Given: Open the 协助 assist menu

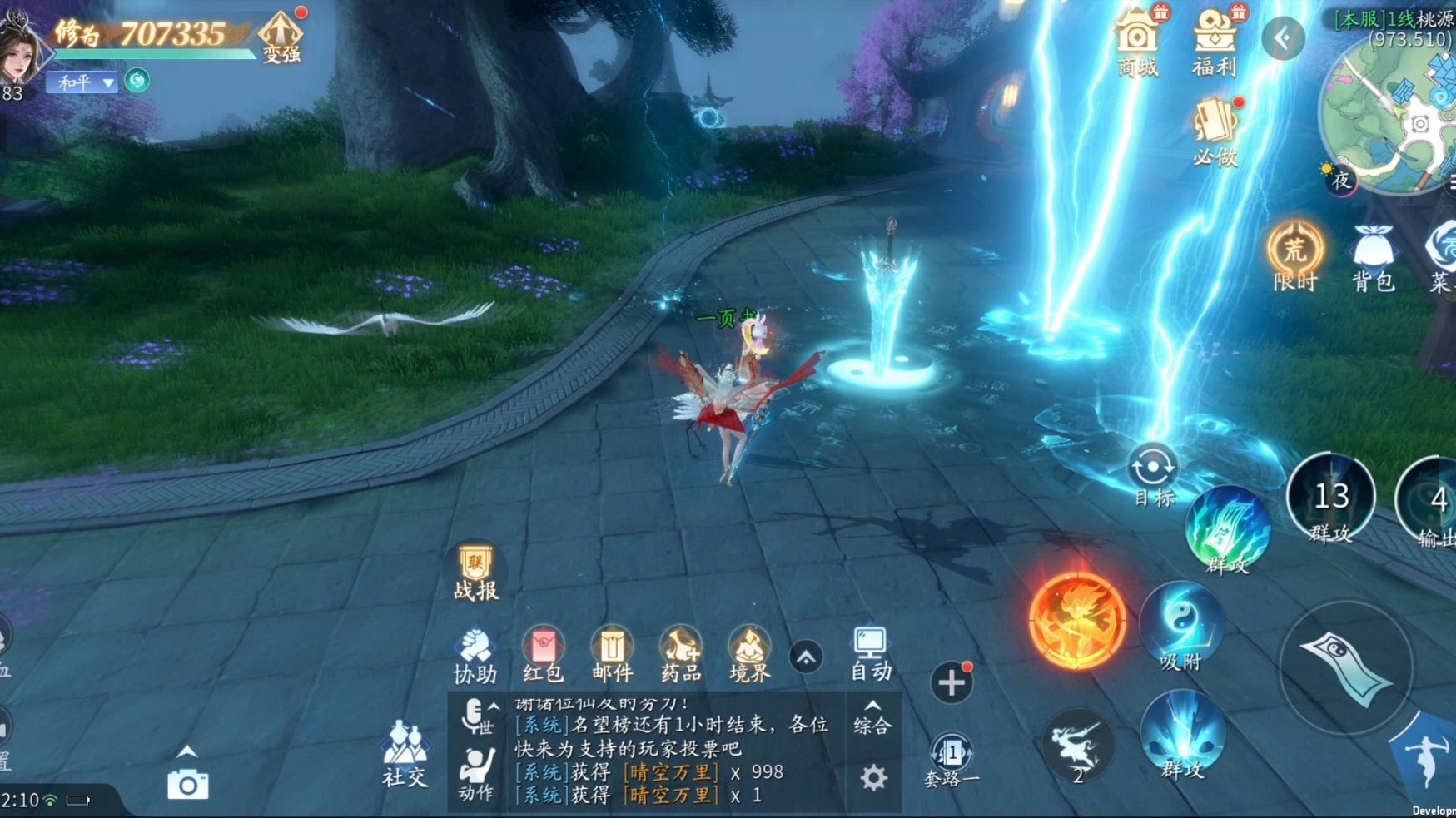Looking at the screenshot, I should click(475, 655).
